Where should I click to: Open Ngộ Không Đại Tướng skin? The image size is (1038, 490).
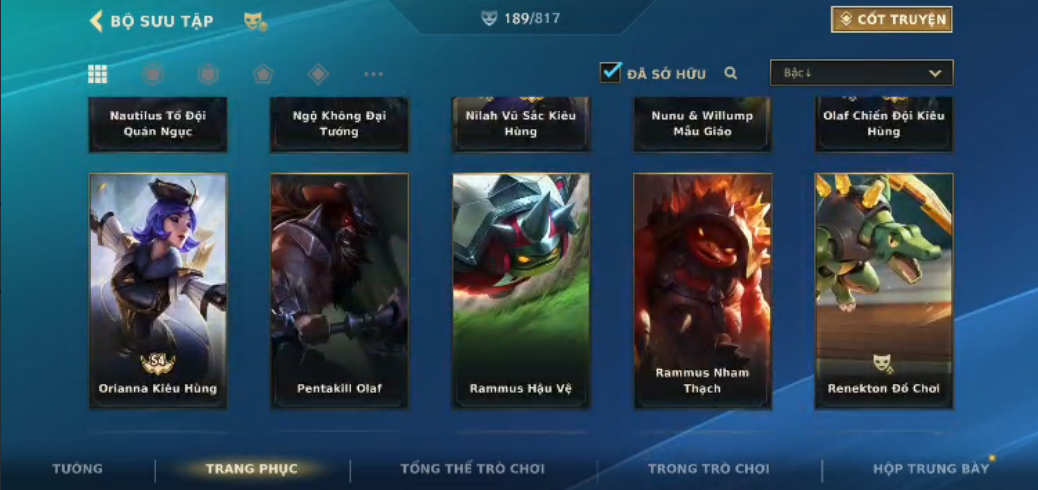point(339,124)
